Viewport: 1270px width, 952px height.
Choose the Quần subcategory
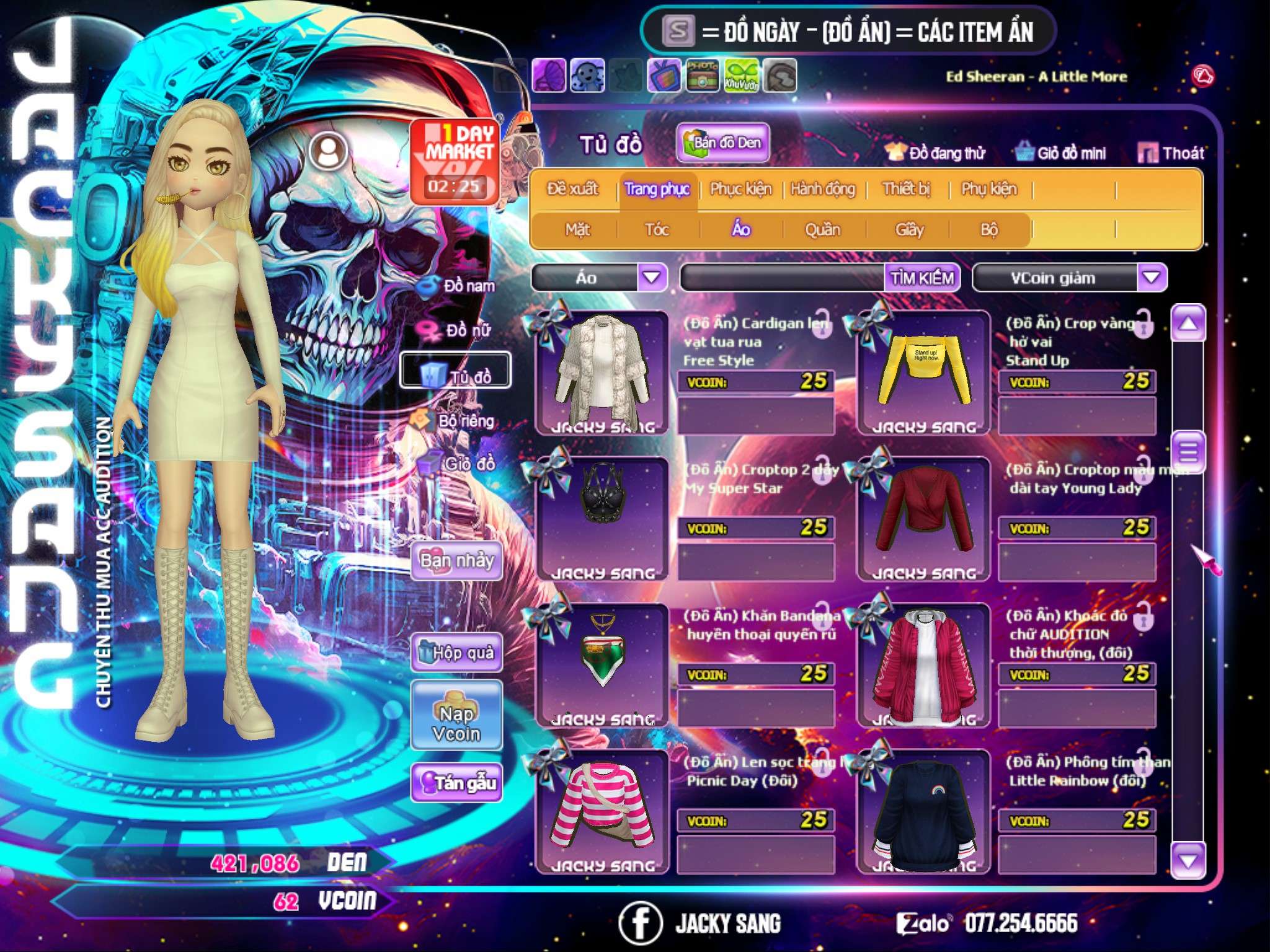point(822,230)
